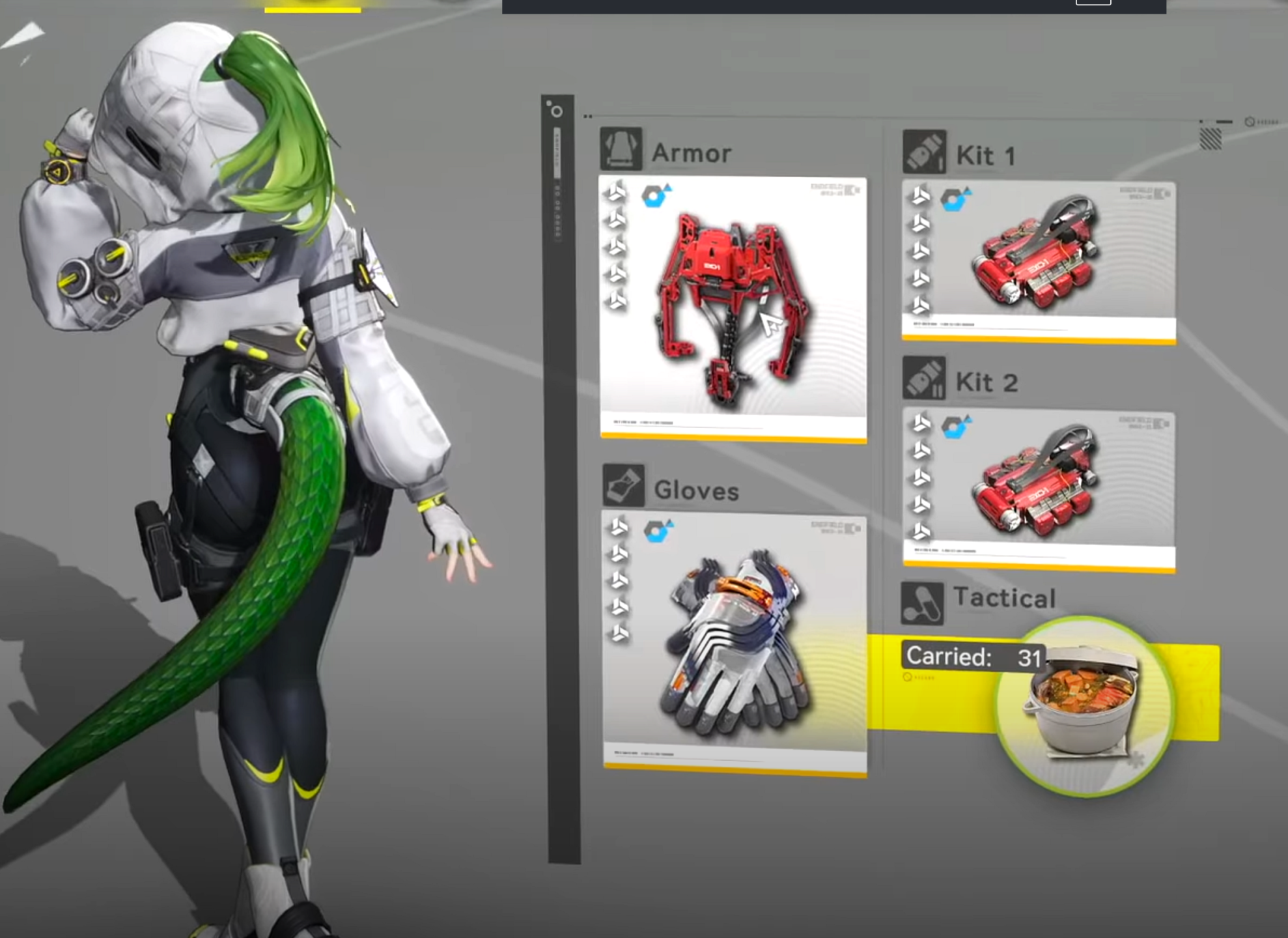Select the Kit 2 equipment card
The height and width of the screenshot is (938, 1288).
click(1039, 489)
